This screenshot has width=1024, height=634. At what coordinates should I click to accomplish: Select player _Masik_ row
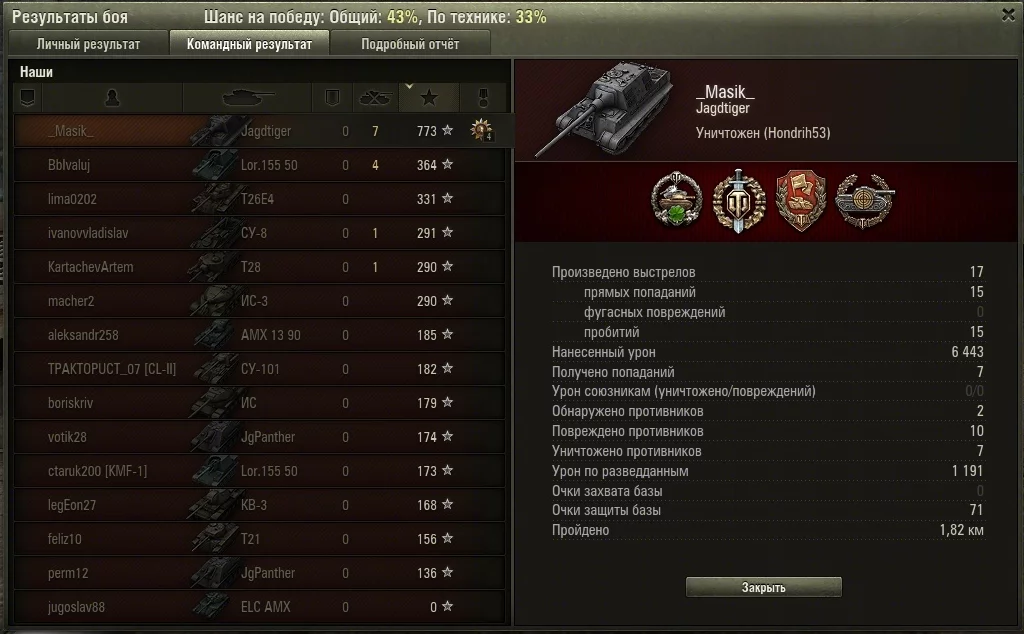point(260,131)
